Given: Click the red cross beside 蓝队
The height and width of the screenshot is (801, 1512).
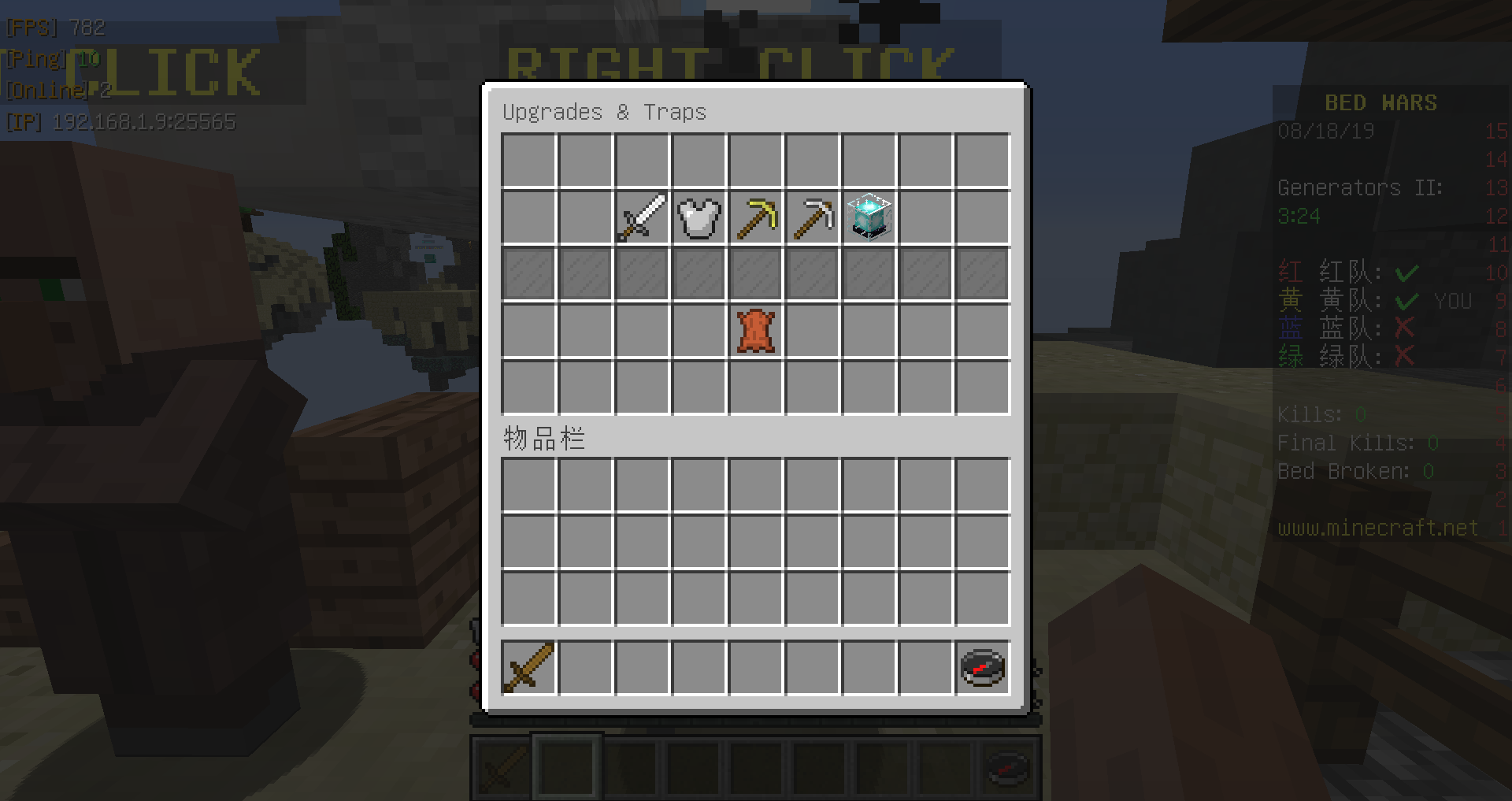Looking at the screenshot, I should [x=1404, y=328].
